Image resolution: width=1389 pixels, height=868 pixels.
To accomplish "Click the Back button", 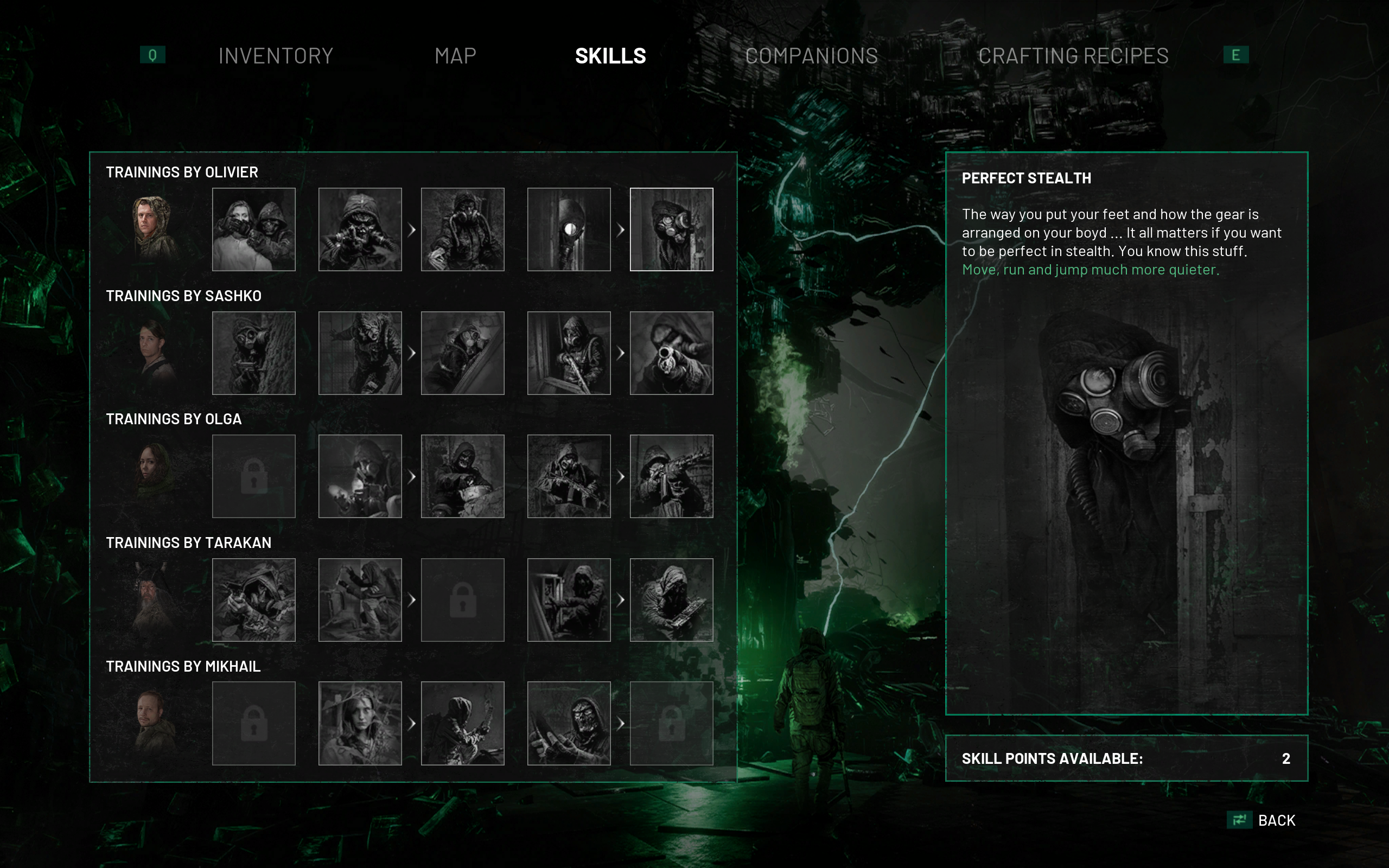I will [x=1276, y=820].
